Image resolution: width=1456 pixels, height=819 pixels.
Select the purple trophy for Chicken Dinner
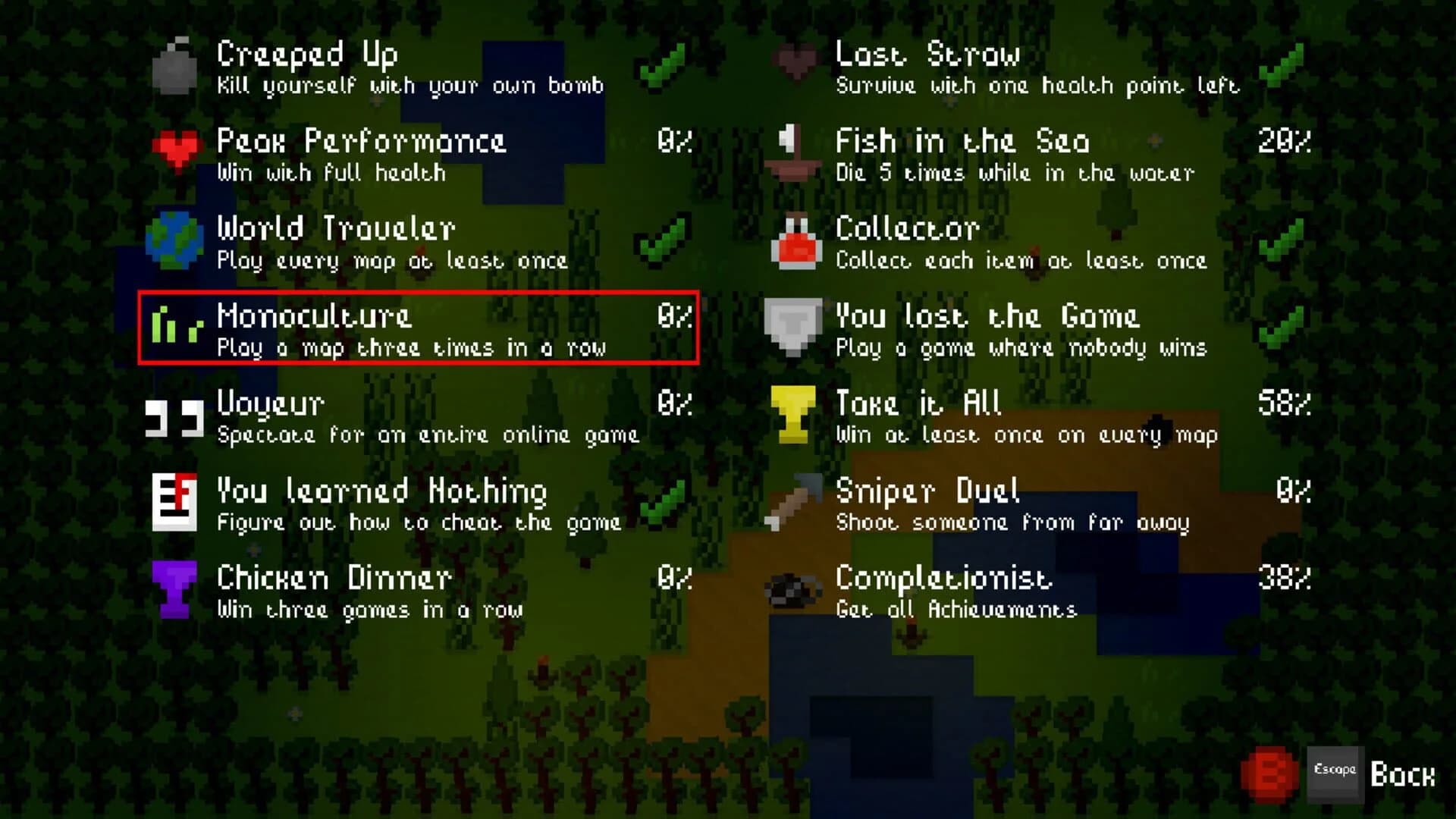[x=176, y=588]
